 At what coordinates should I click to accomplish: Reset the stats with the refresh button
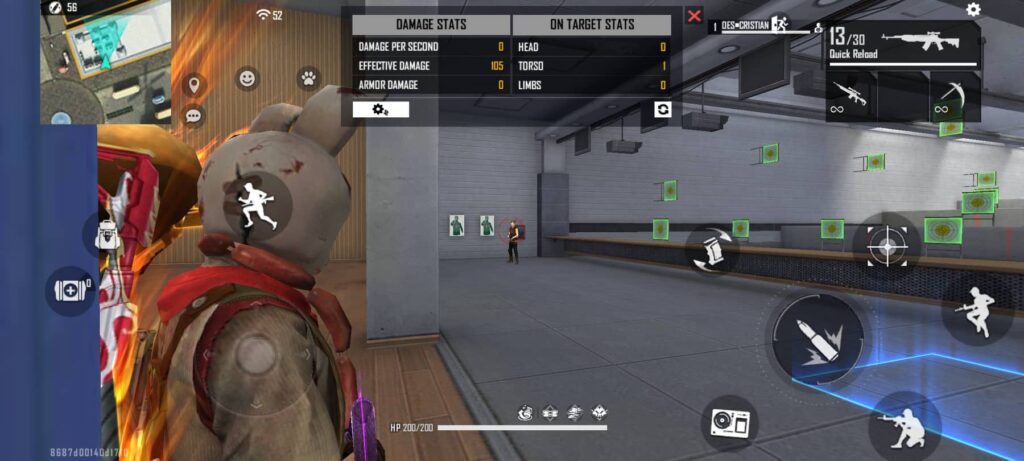(x=662, y=109)
